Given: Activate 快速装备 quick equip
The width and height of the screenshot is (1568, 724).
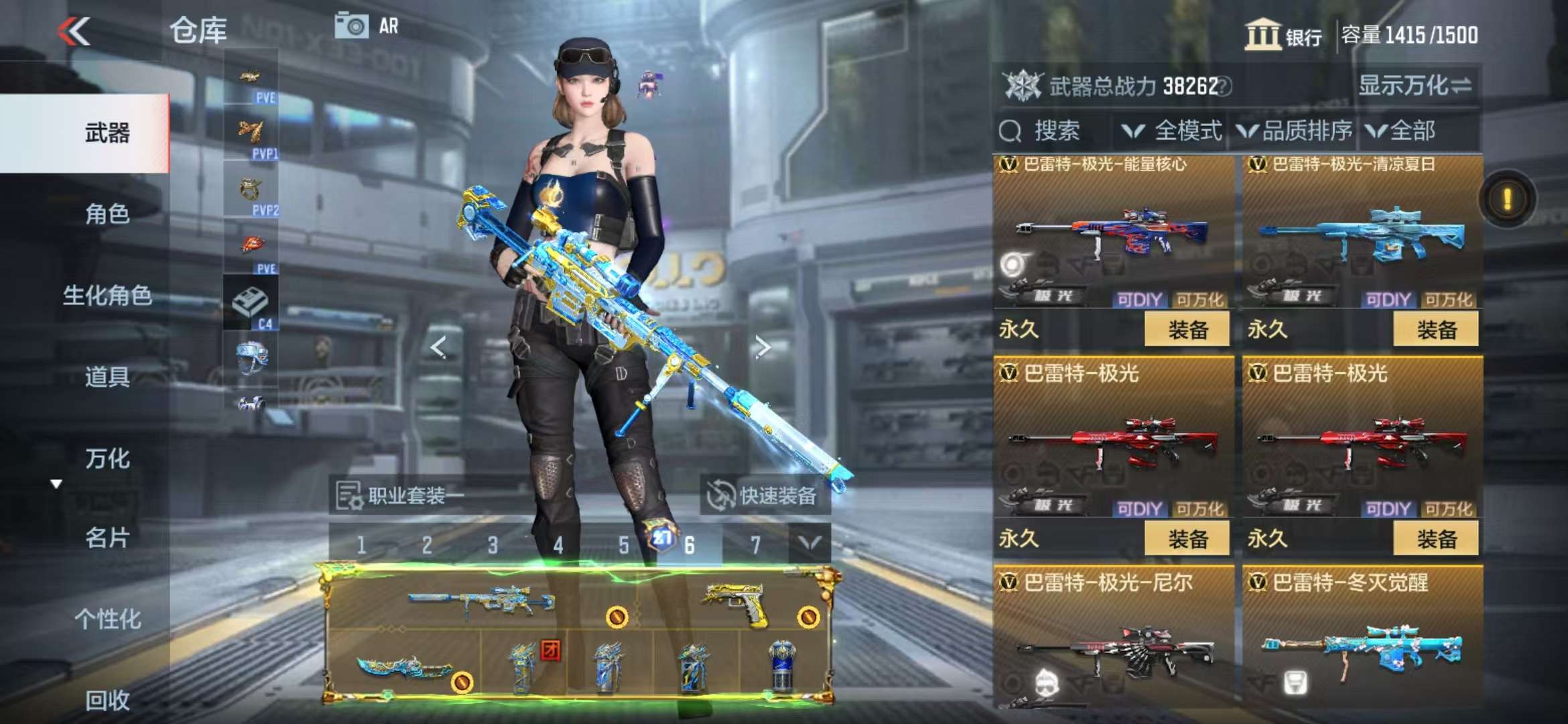Looking at the screenshot, I should pos(765,496).
